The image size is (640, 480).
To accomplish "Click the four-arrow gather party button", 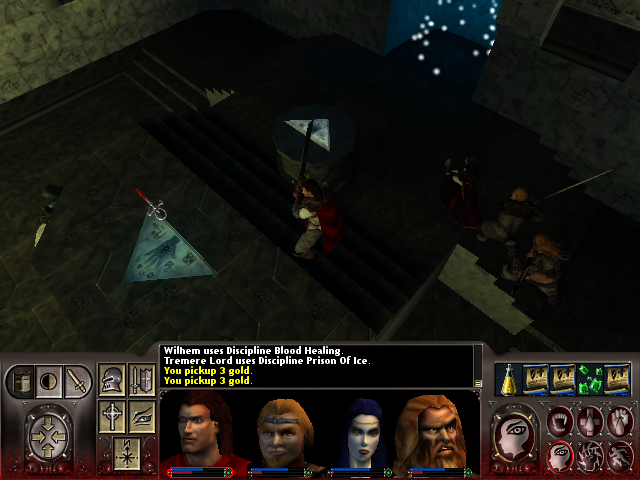I will 48,435.
